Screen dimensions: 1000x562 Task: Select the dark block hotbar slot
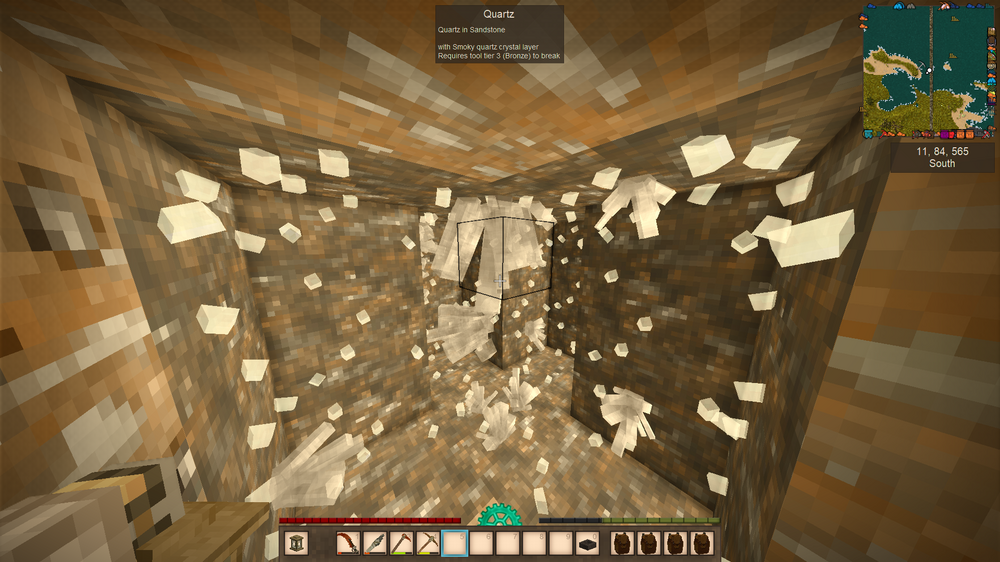(x=588, y=543)
